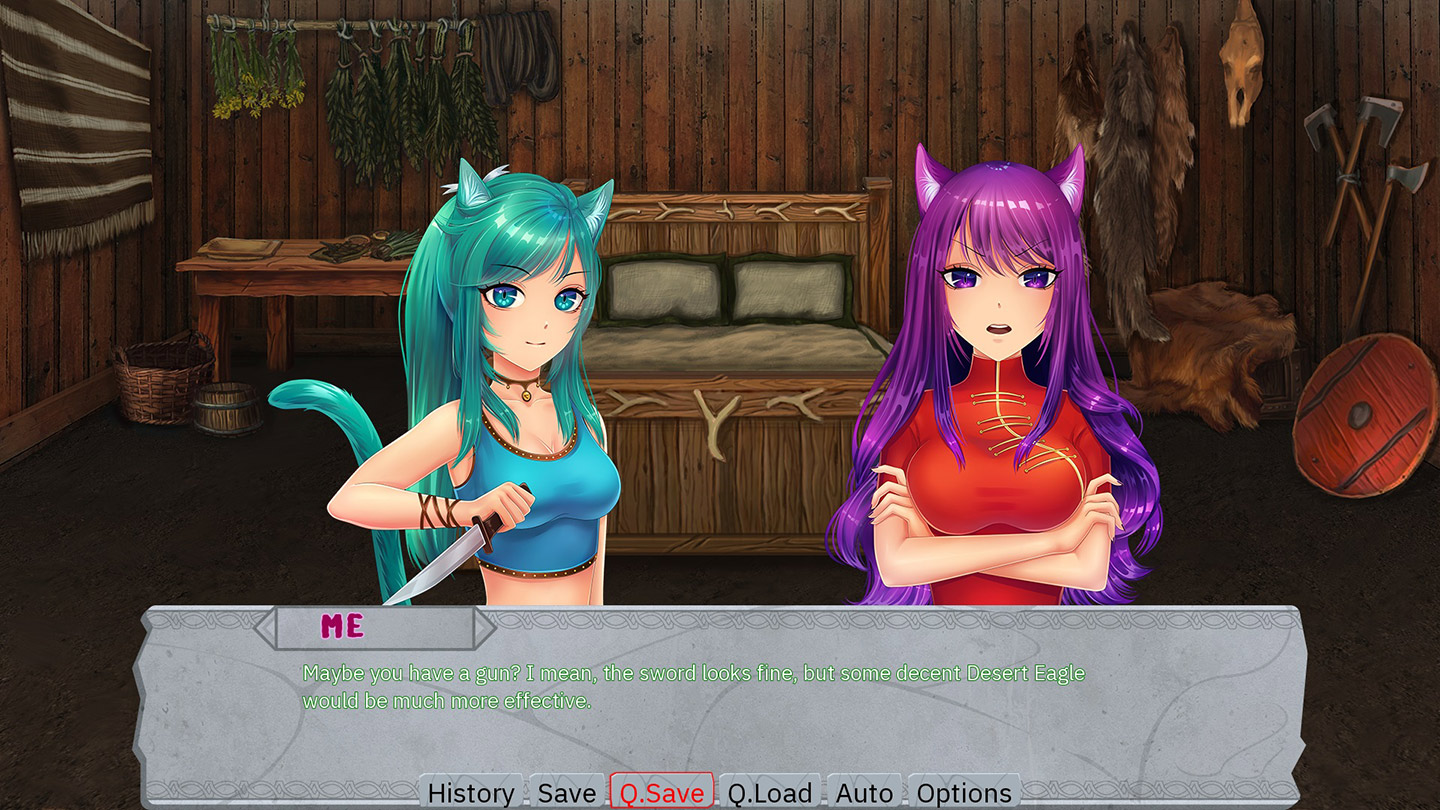The height and width of the screenshot is (810, 1440).
Task: Toggle Auto dialogue advance
Action: tap(864, 792)
